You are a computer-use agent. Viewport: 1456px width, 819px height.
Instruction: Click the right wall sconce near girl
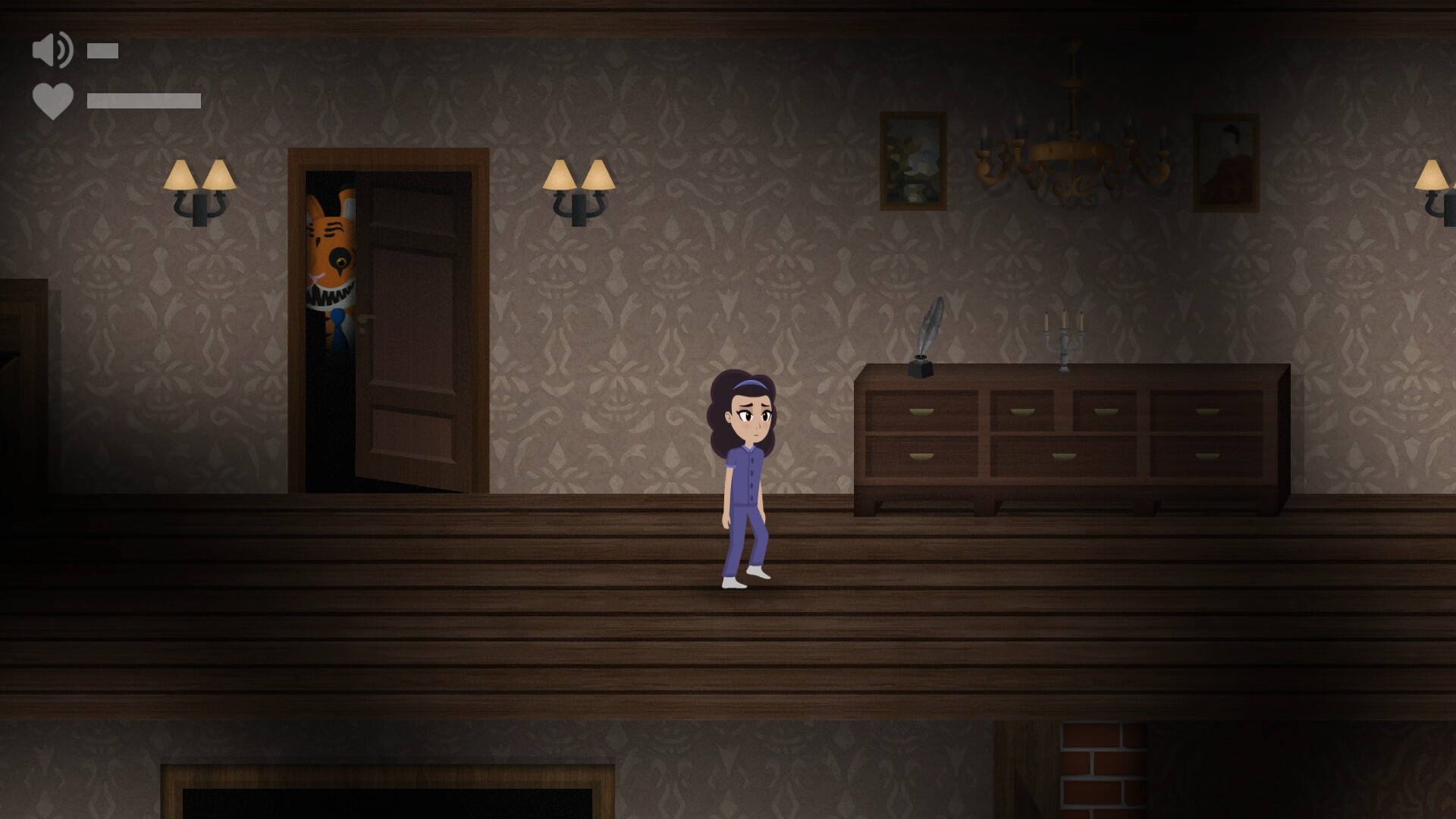point(580,186)
